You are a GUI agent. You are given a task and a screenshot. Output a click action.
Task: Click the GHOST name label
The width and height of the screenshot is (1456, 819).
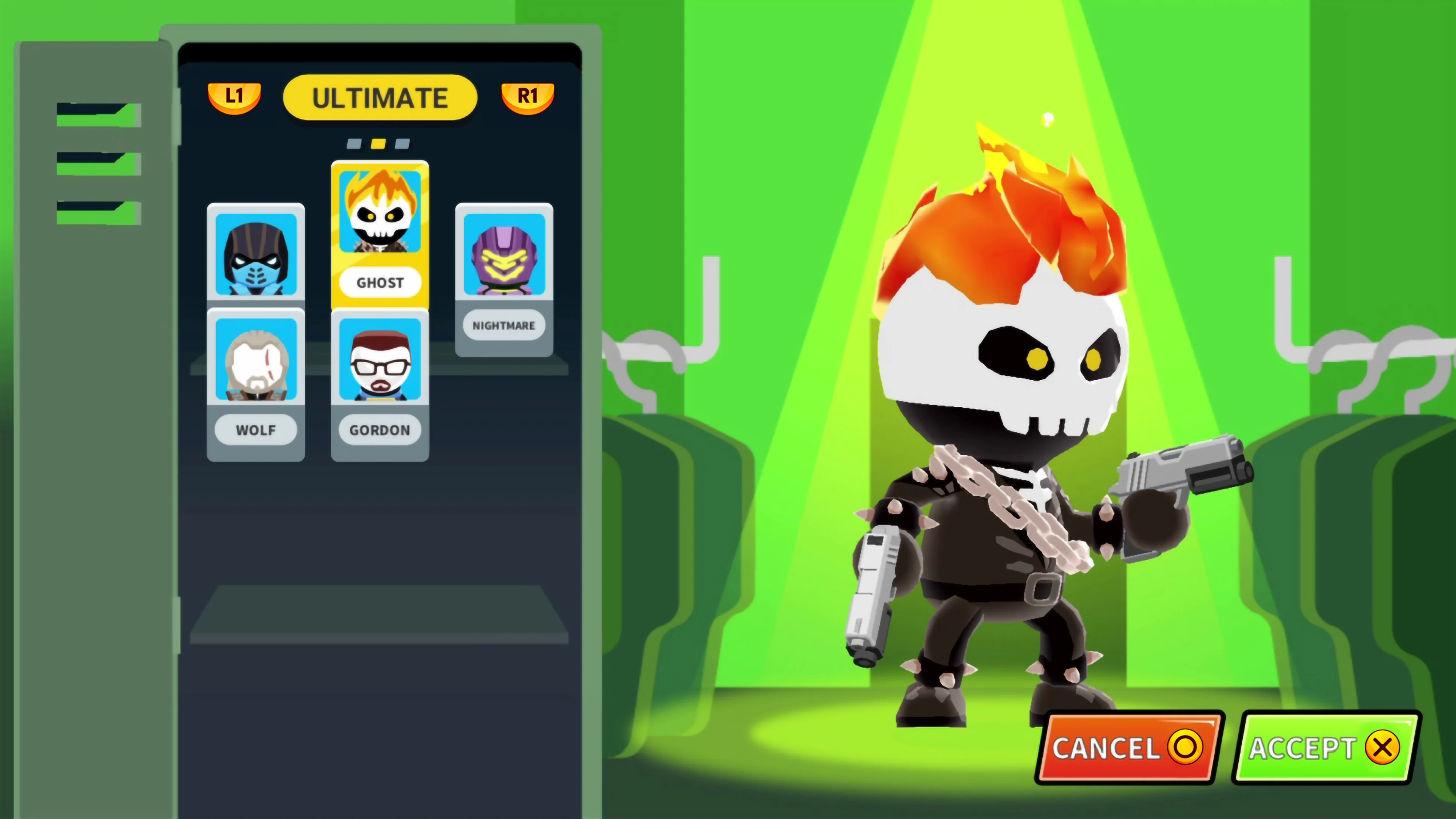[x=379, y=282]
